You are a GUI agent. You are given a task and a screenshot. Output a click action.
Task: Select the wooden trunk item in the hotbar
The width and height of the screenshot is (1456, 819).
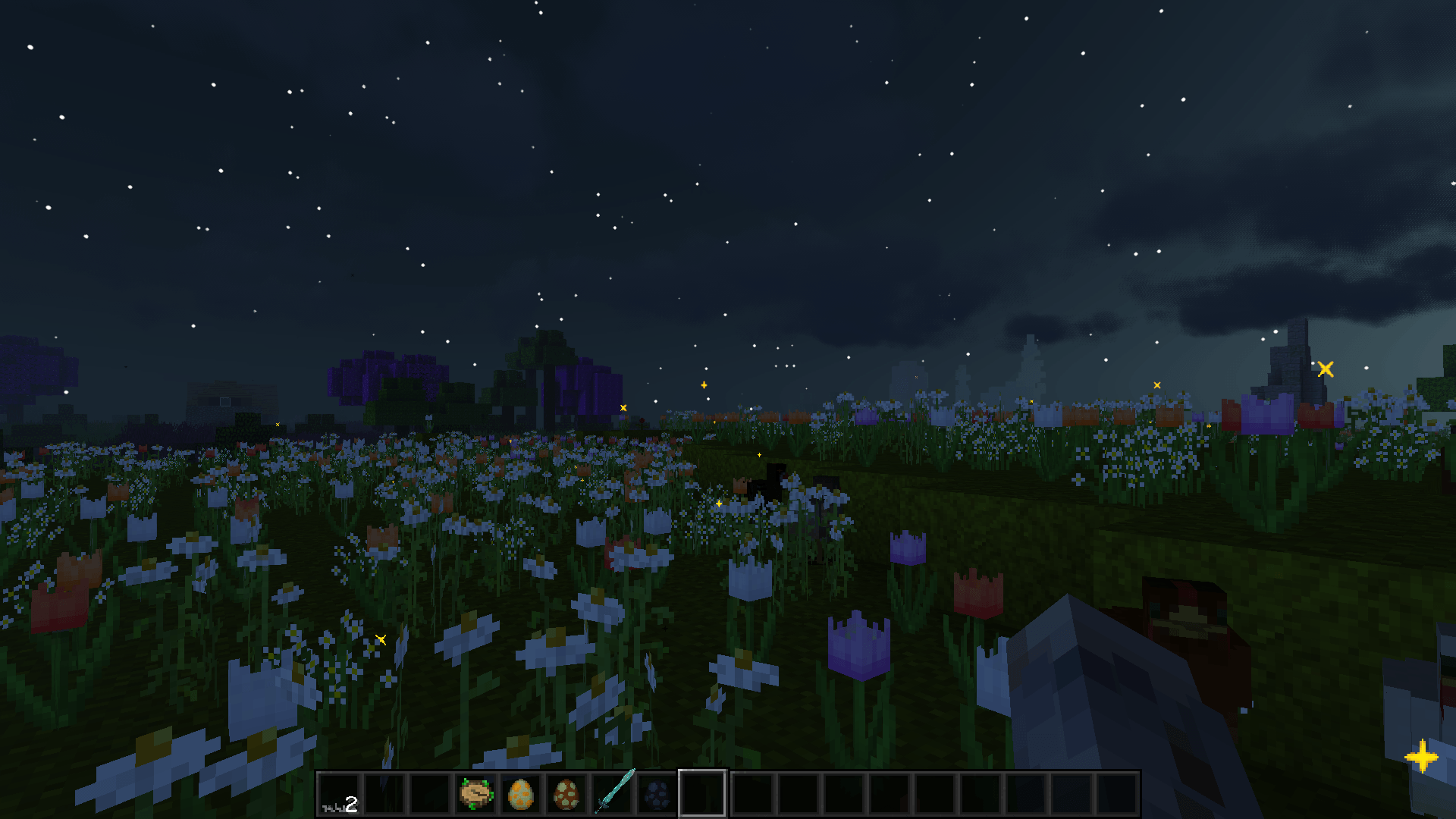[x=476, y=793]
